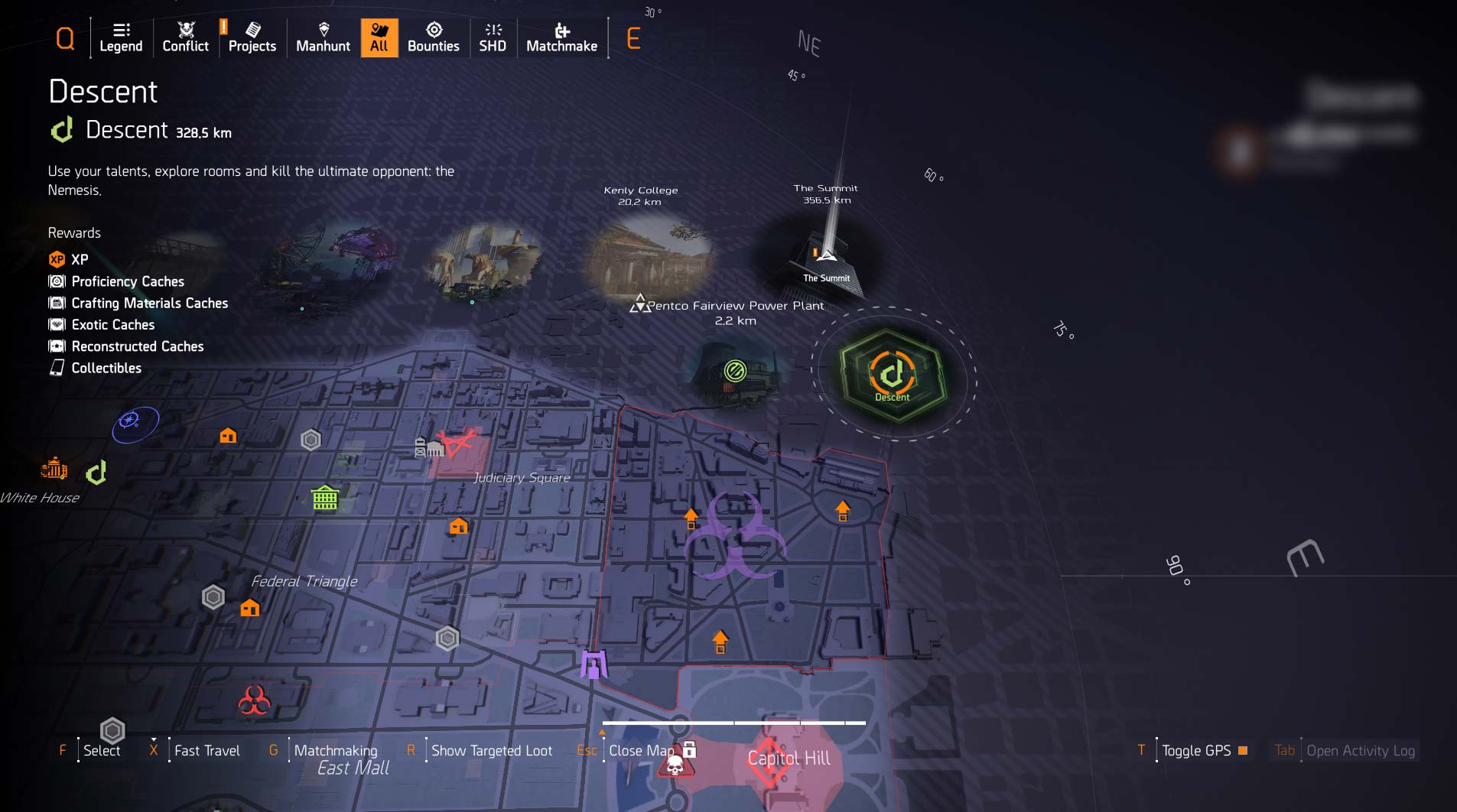Click the purple gate marker on the map
This screenshot has width=1457, height=812.
594,664
